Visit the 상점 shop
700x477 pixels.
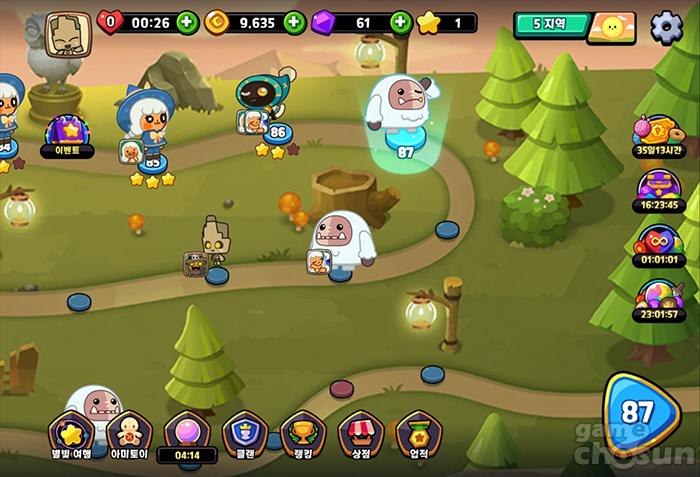click(360, 435)
